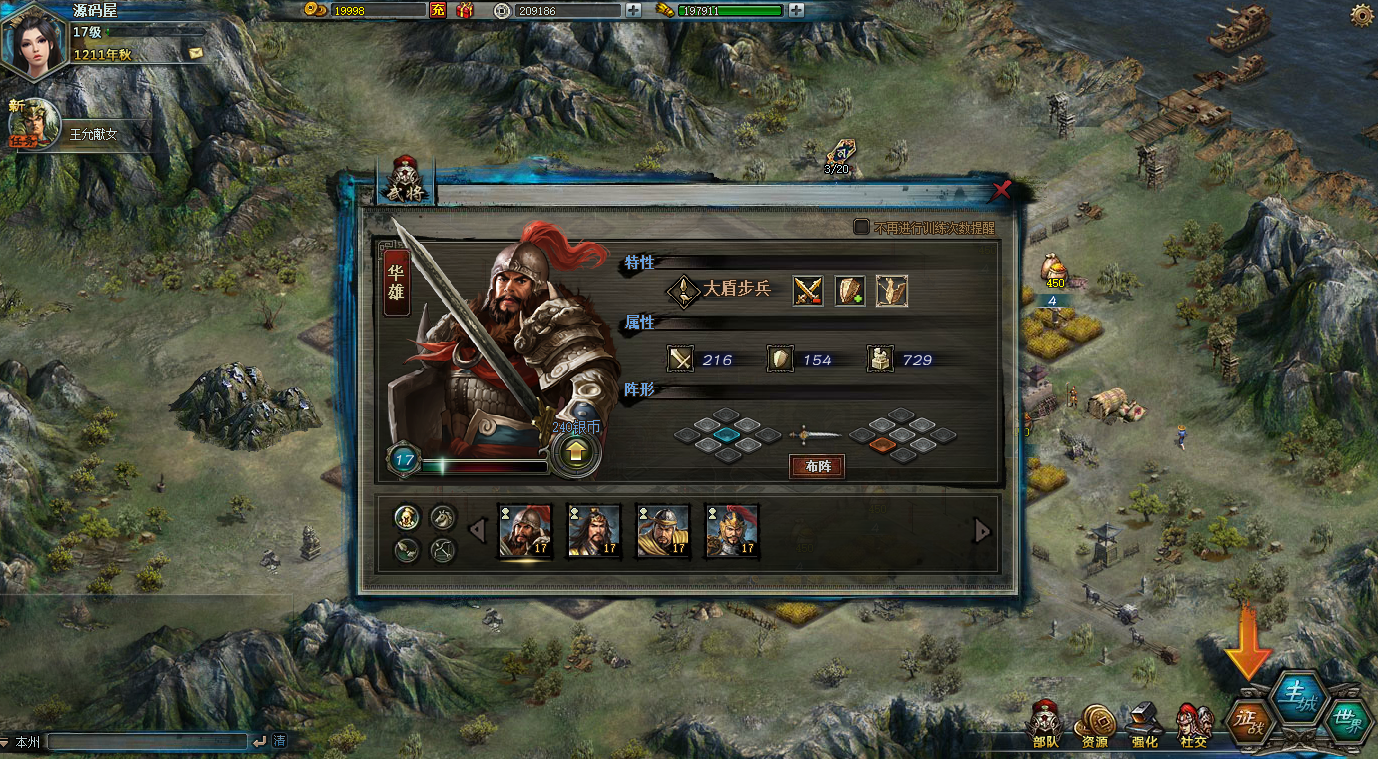
Task: Filter generals by the bow archer icon
Action: coord(443,549)
